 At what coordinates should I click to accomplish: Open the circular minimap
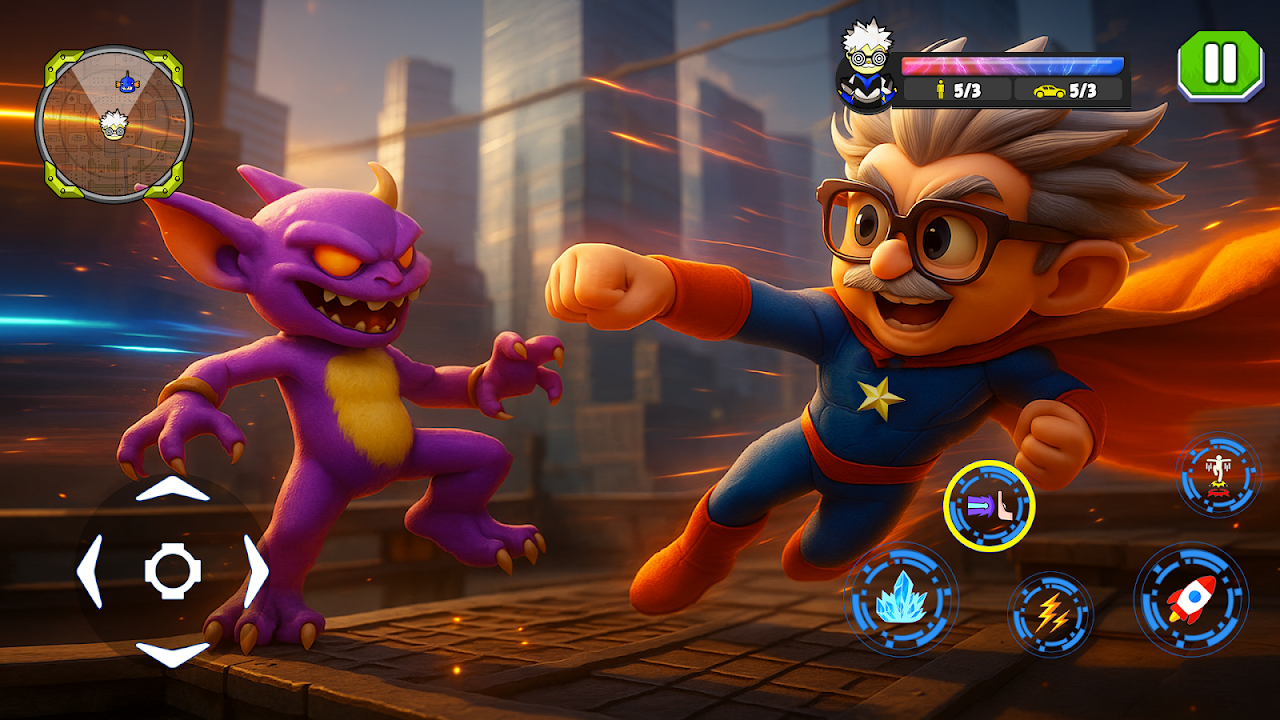coord(113,124)
